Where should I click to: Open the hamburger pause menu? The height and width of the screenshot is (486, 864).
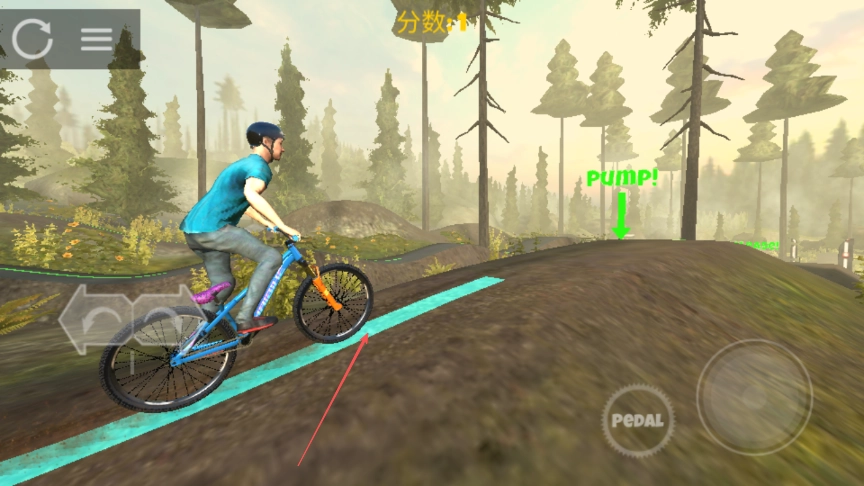(97, 39)
